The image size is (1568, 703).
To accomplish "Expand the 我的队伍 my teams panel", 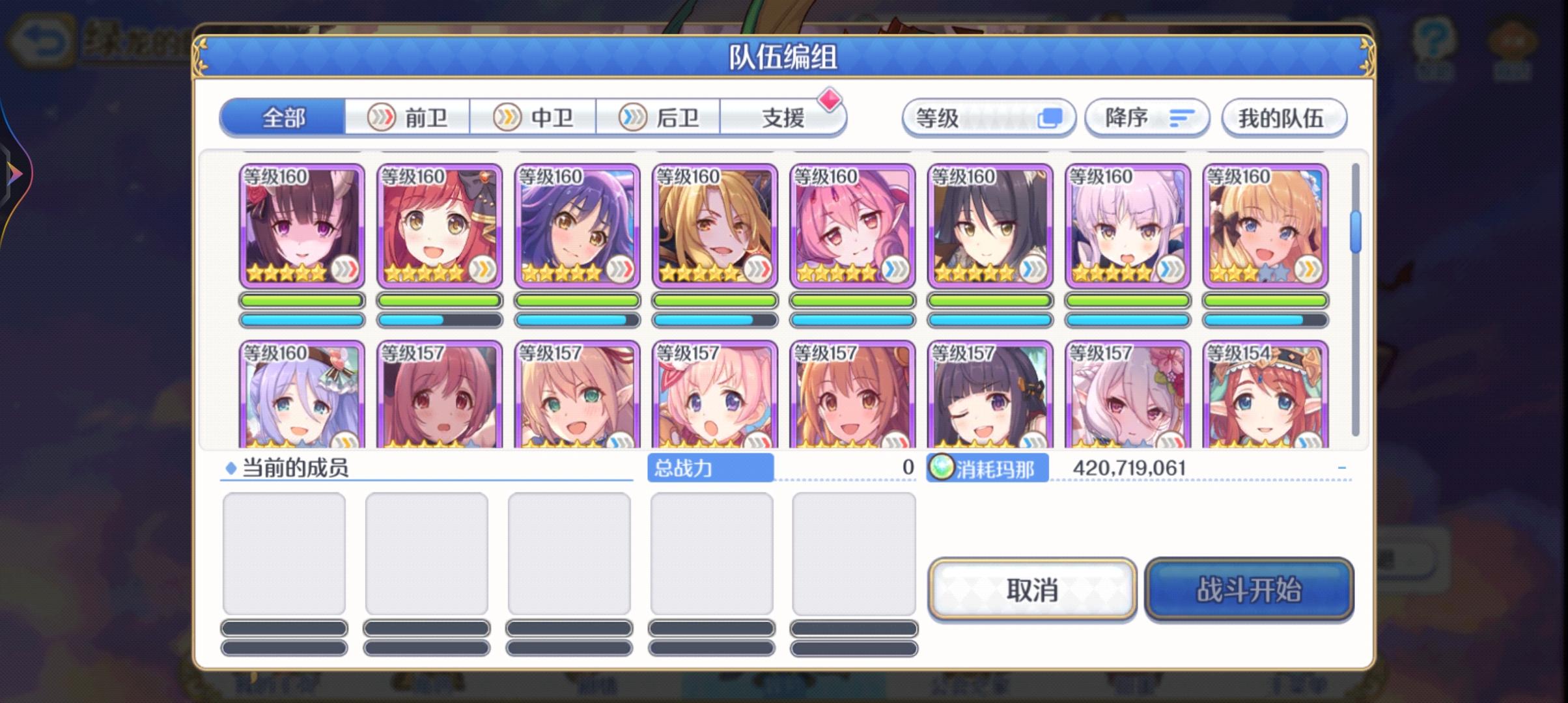I will (1283, 117).
